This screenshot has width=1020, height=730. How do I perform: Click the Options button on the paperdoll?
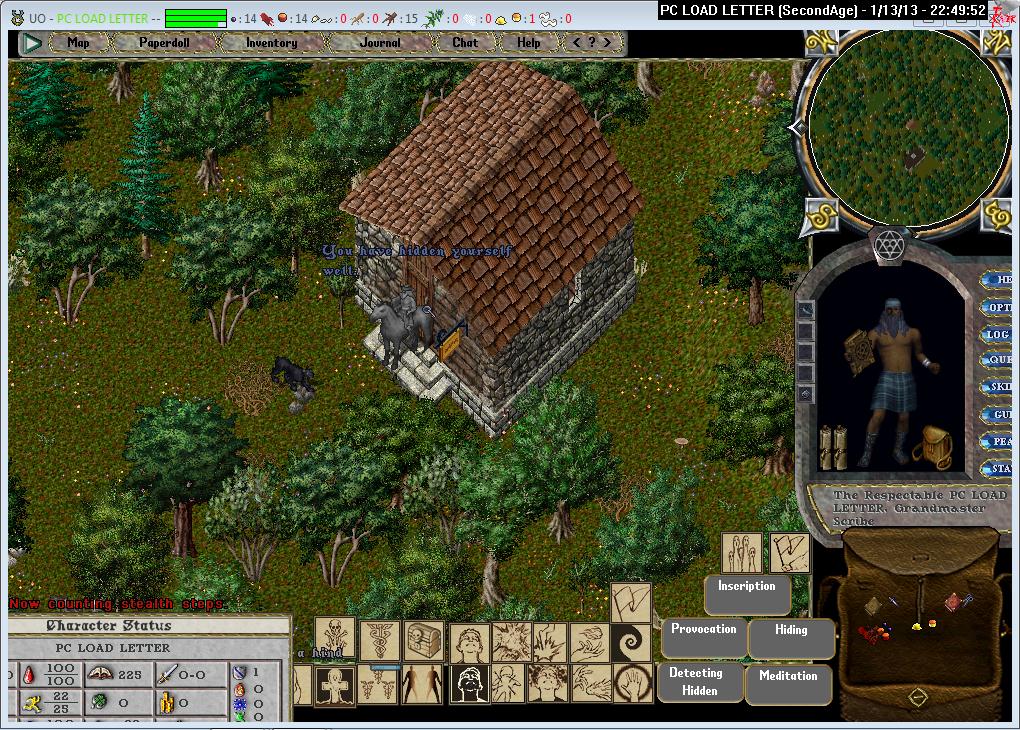tap(998, 307)
